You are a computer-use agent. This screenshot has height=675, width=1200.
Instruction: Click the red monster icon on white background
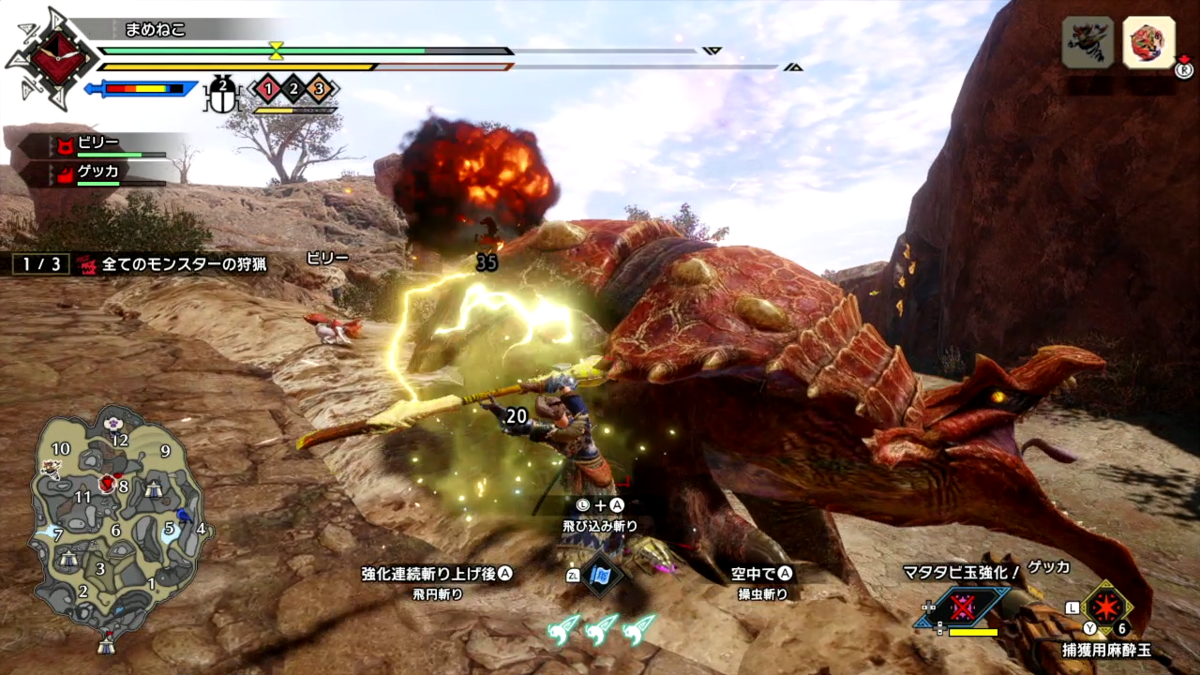pos(1148,43)
